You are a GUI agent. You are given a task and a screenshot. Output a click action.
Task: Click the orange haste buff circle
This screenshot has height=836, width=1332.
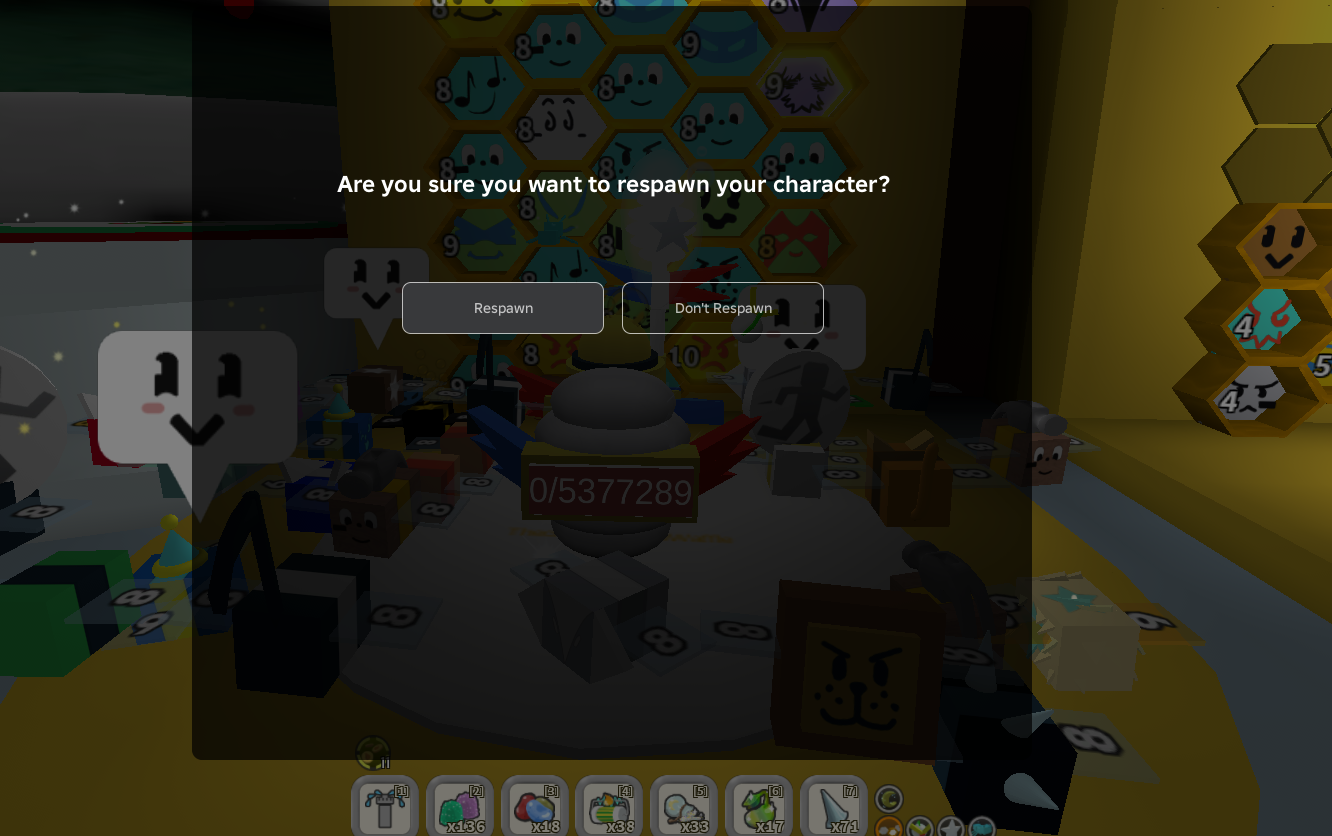(888, 827)
